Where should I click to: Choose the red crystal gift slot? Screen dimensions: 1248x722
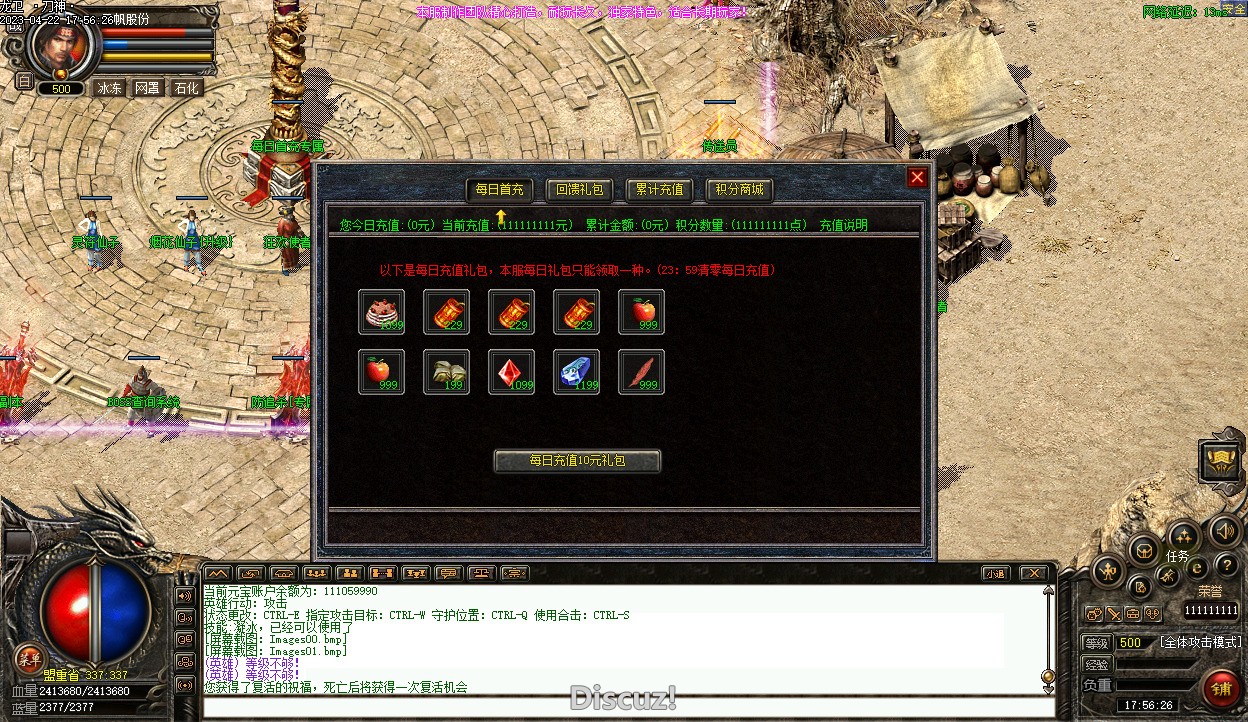pos(511,372)
